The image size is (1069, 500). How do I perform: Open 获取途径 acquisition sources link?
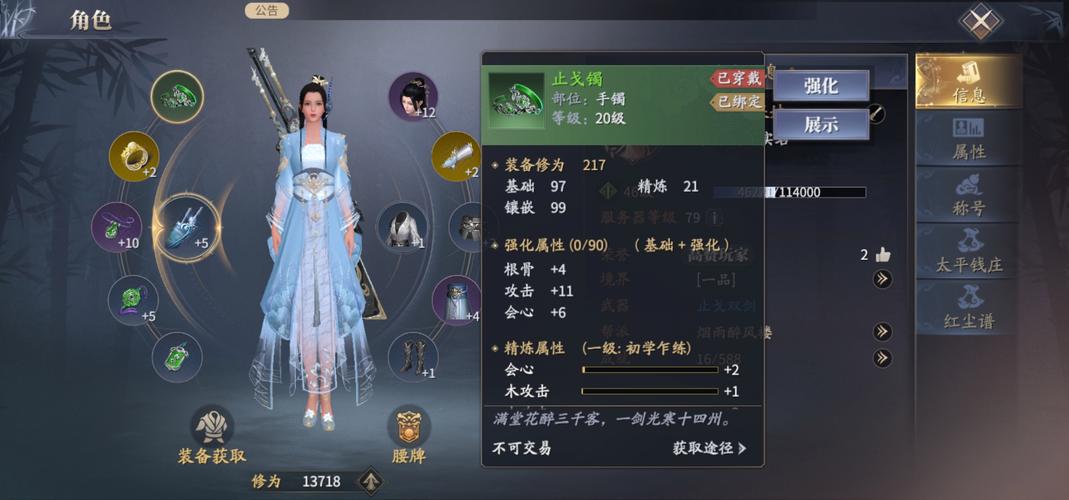tap(709, 448)
